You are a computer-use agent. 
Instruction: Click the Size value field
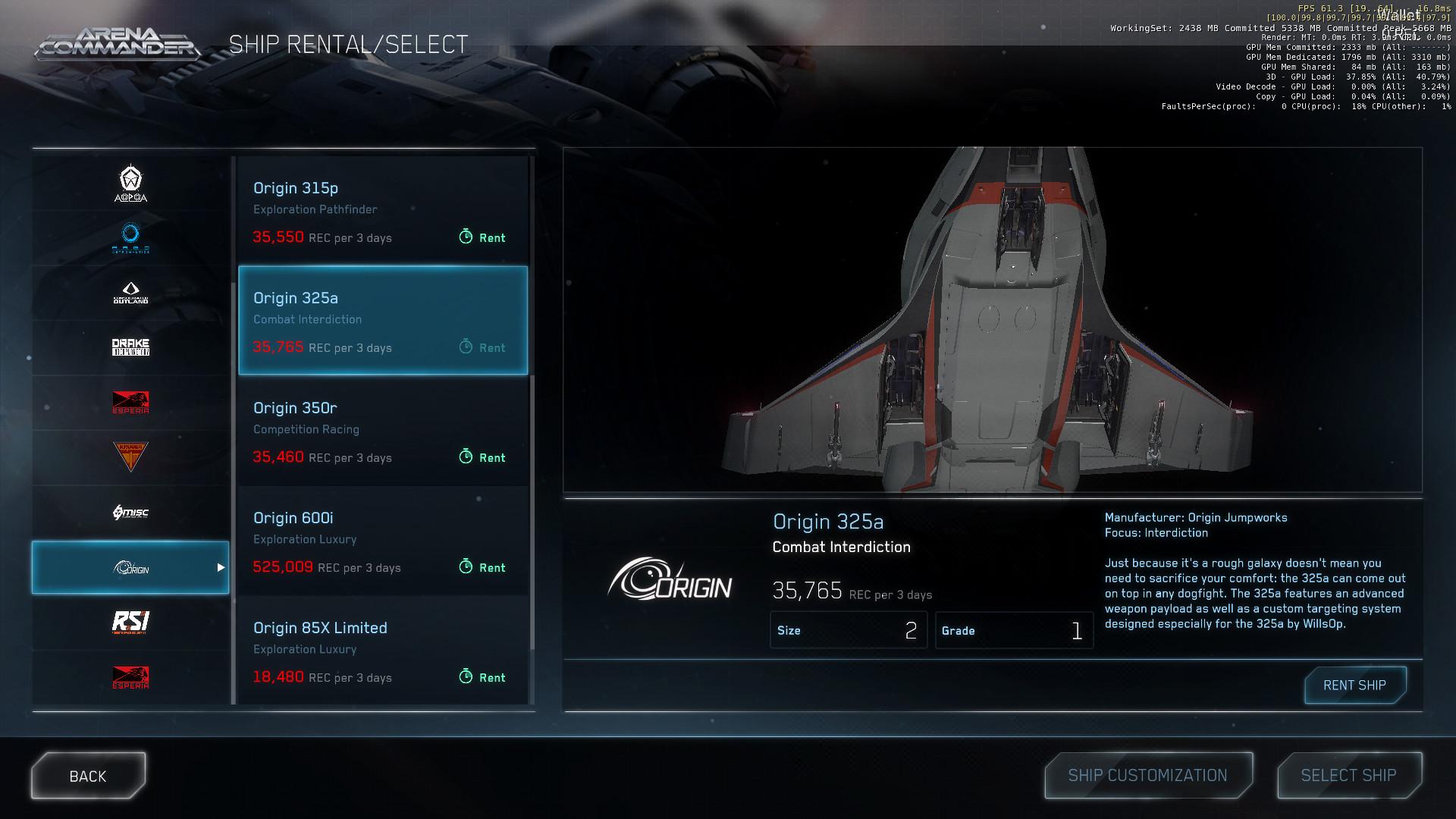point(849,630)
